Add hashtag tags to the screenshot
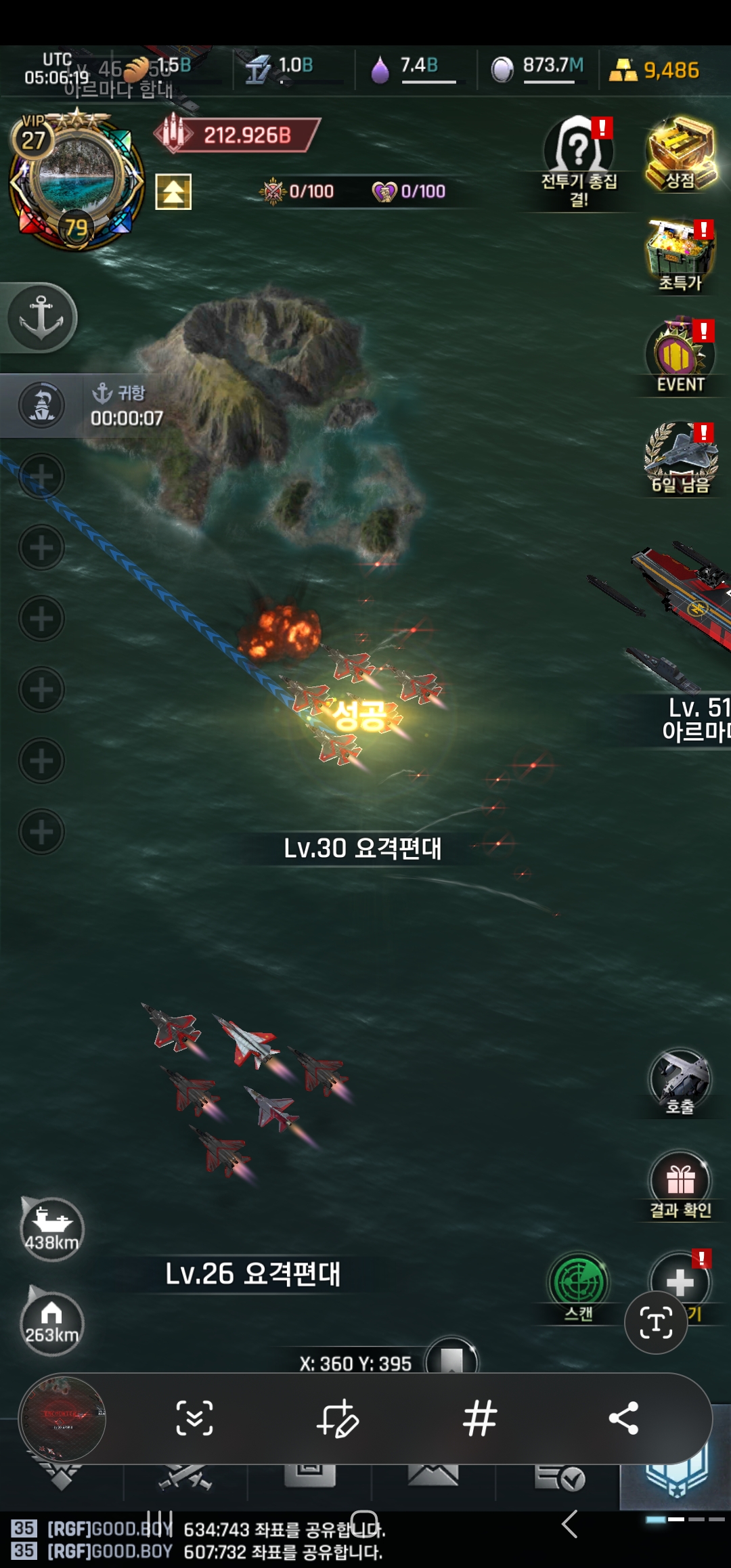This screenshot has width=731, height=1568. [x=480, y=1418]
